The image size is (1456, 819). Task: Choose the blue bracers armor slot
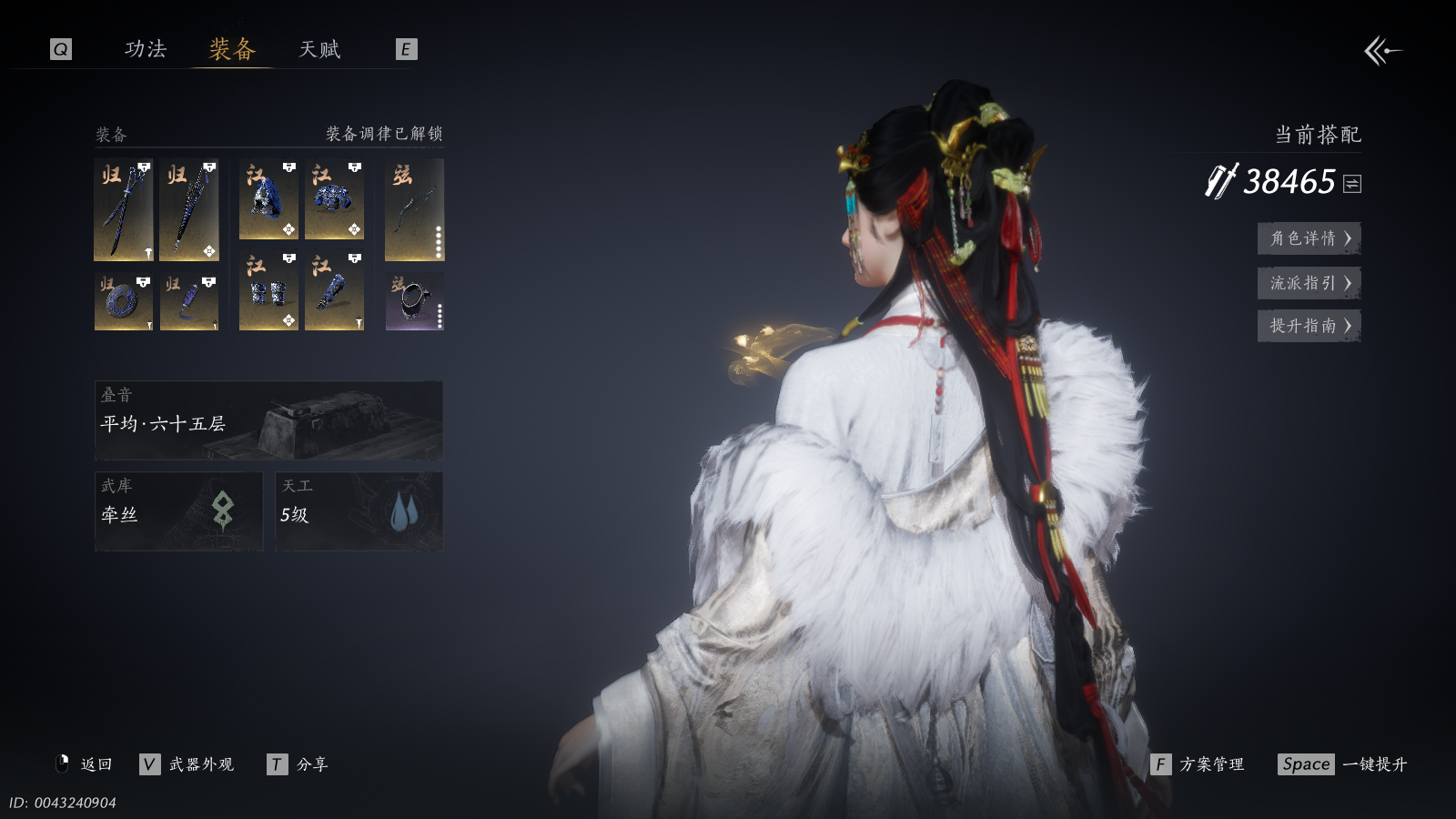click(x=268, y=291)
